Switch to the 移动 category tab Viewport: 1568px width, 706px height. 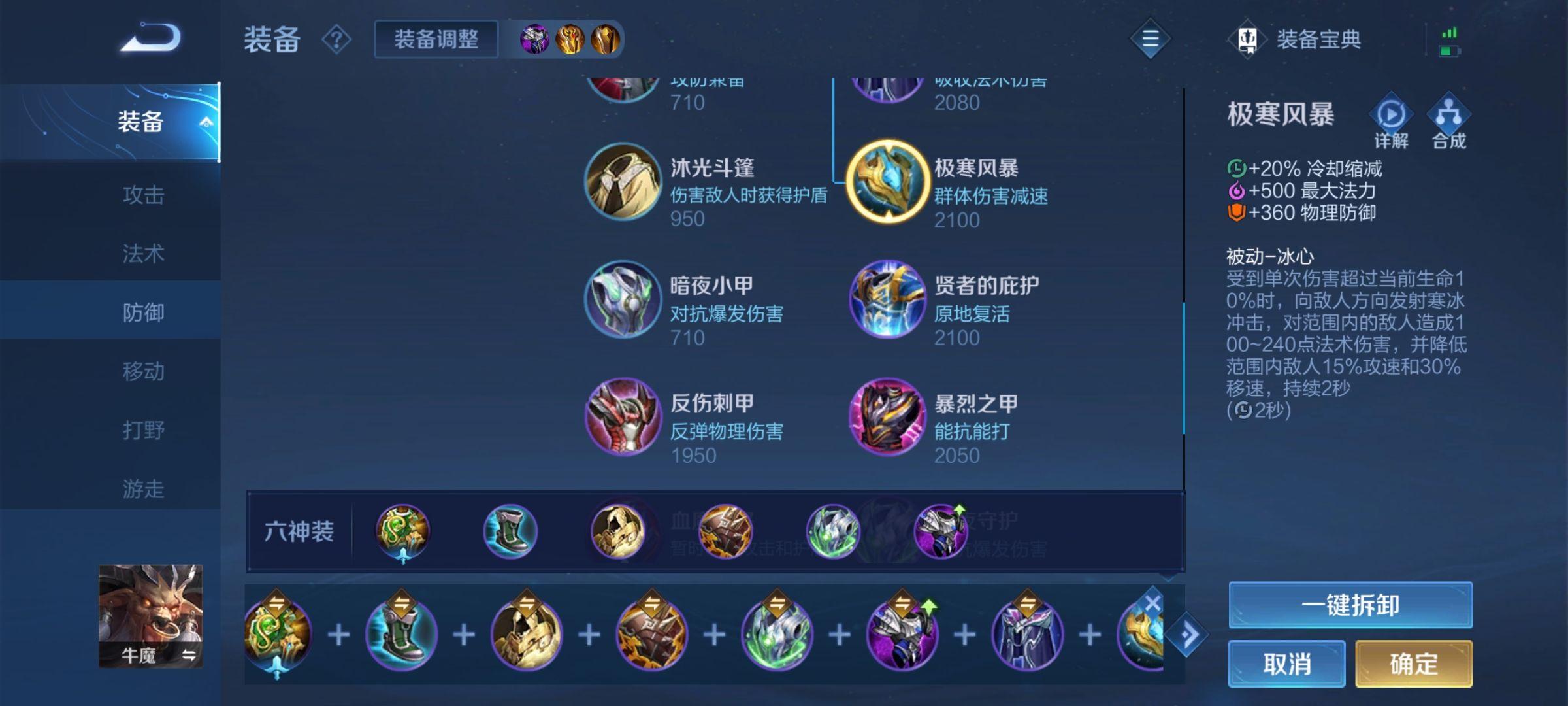coord(145,371)
